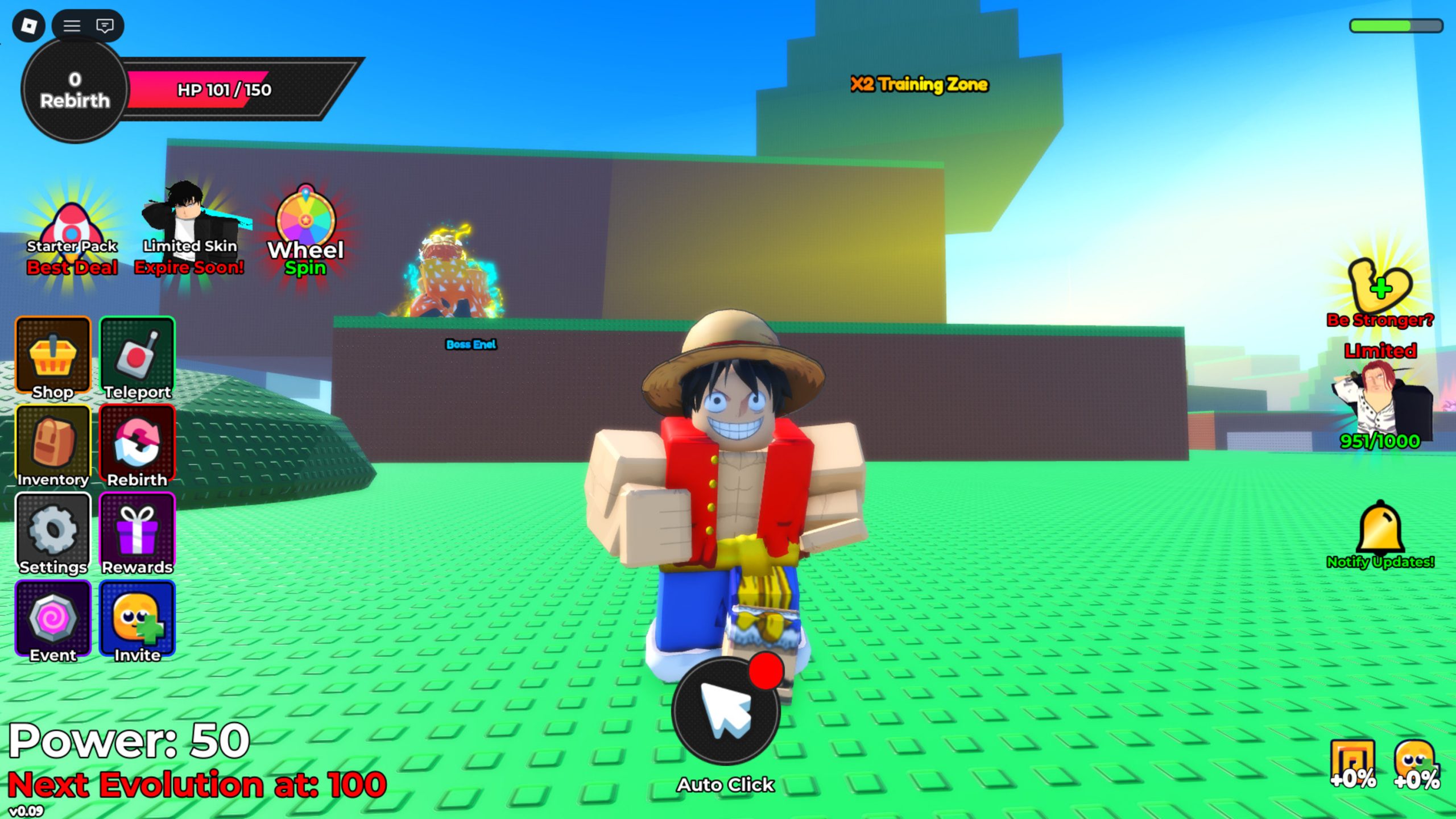Open the hamburger list menu

point(72,26)
